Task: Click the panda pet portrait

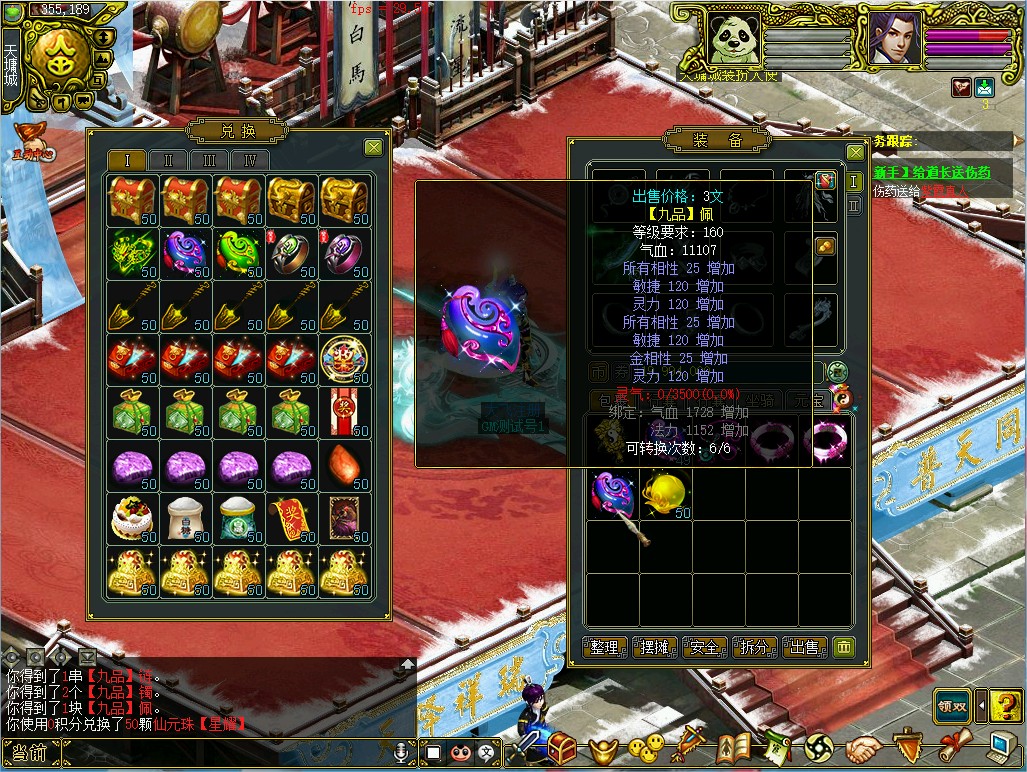Action: click(x=735, y=39)
